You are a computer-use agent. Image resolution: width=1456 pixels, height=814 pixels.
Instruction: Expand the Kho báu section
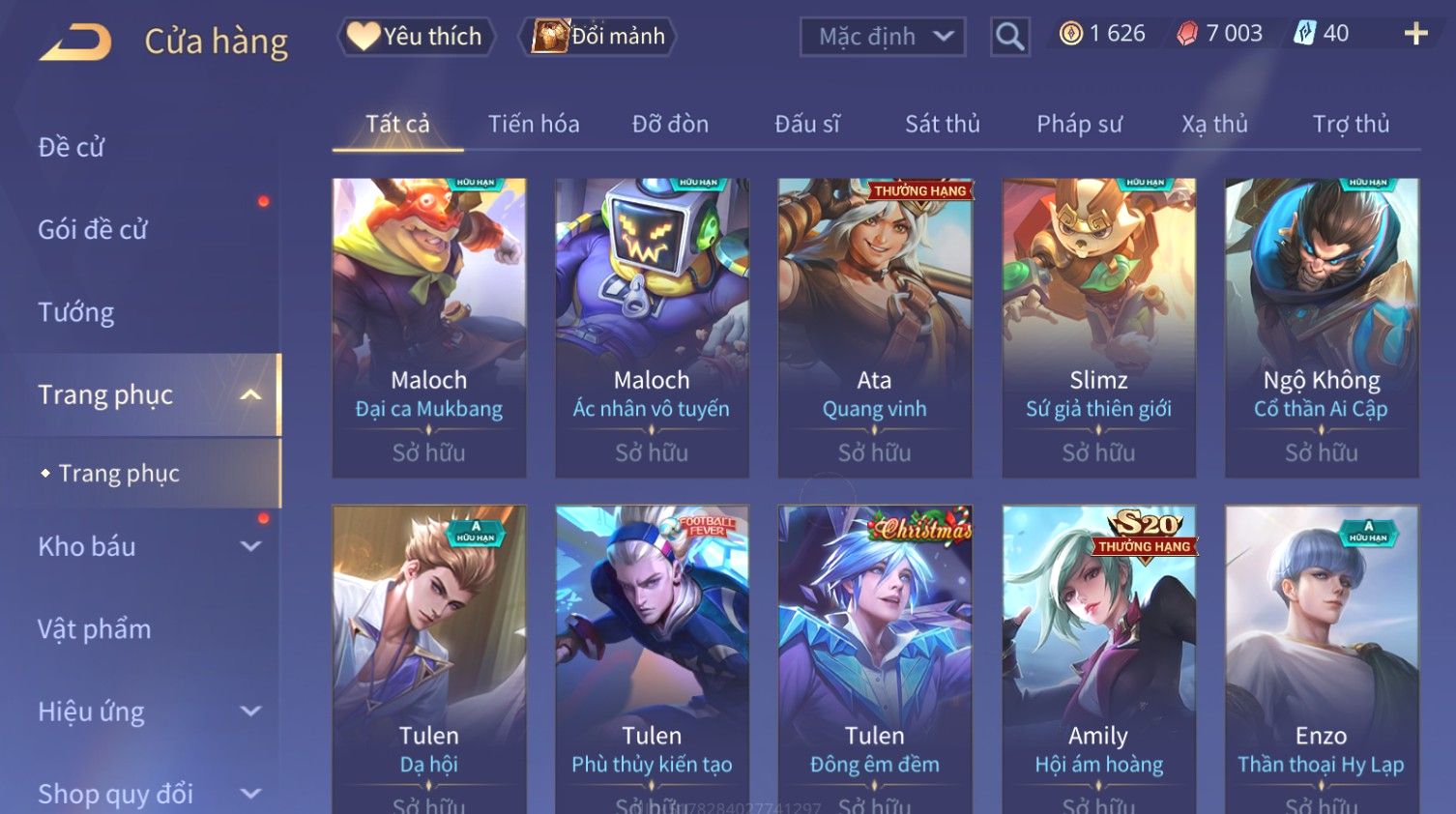(145, 546)
